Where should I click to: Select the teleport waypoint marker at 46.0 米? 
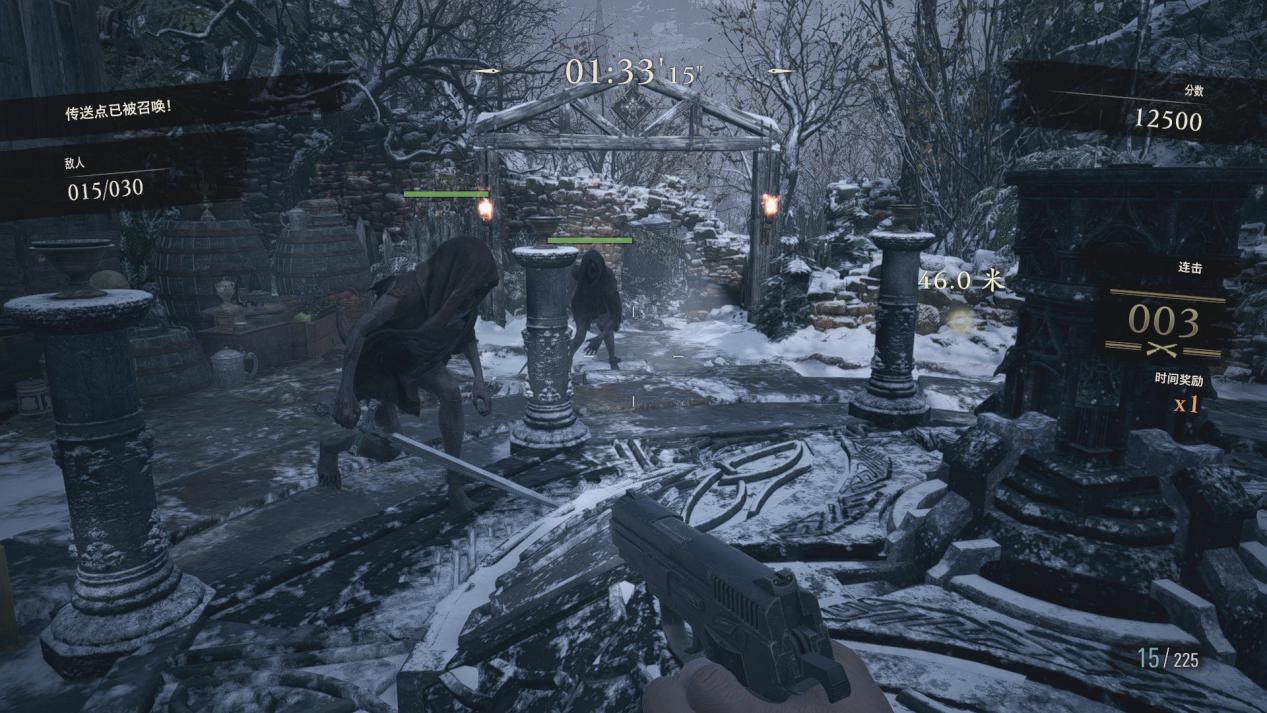[960, 318]
